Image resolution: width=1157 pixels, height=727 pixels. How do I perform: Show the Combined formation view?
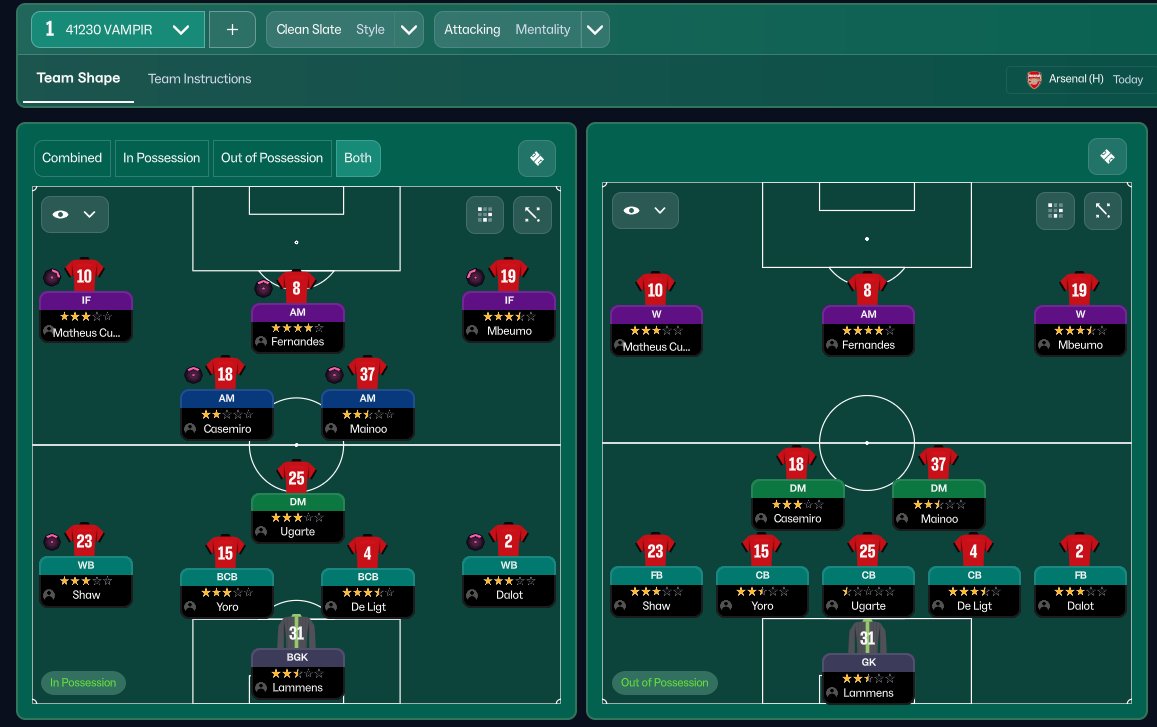(x=72, y=158)
